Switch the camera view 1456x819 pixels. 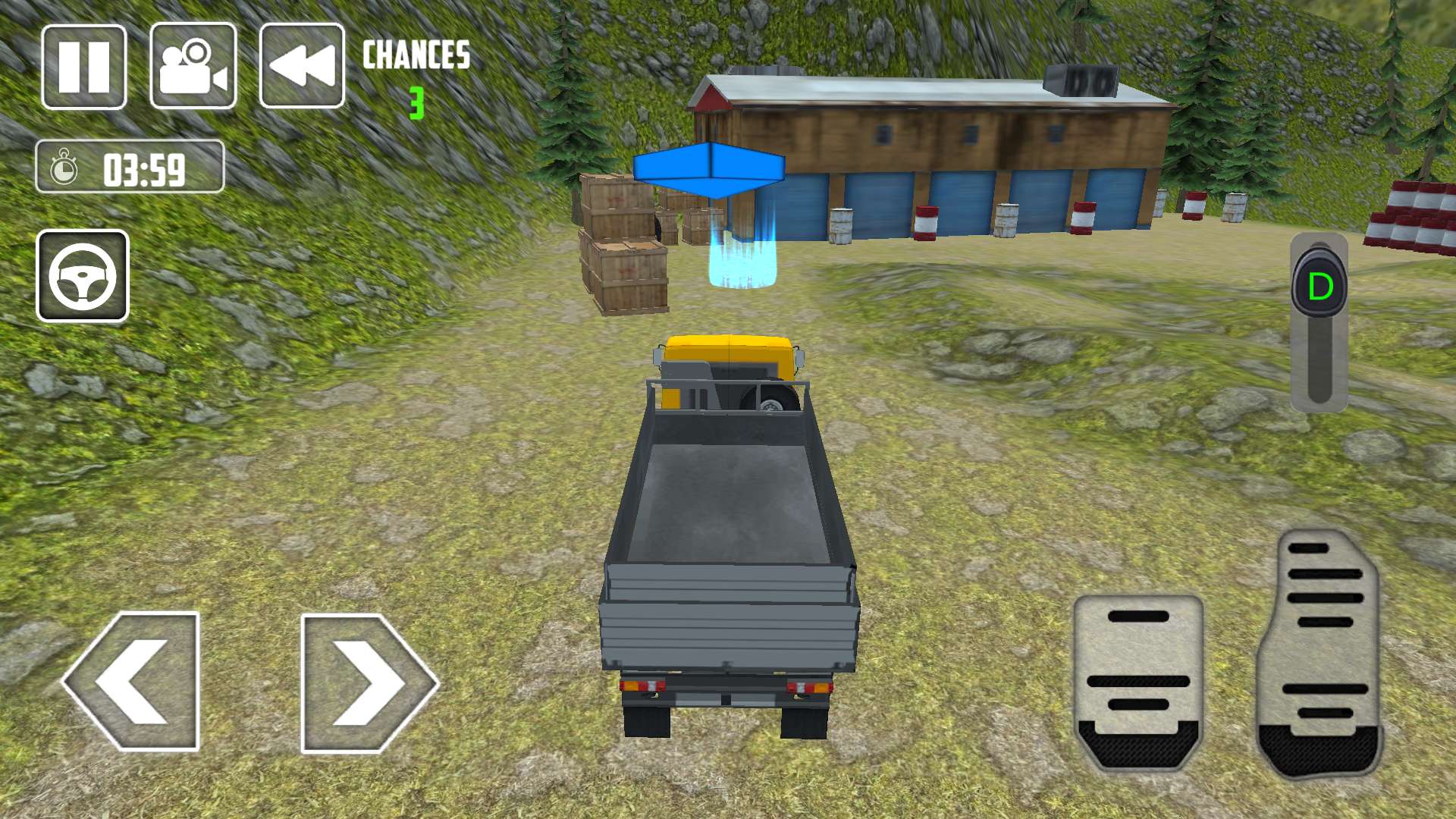(x=193, y=67)
